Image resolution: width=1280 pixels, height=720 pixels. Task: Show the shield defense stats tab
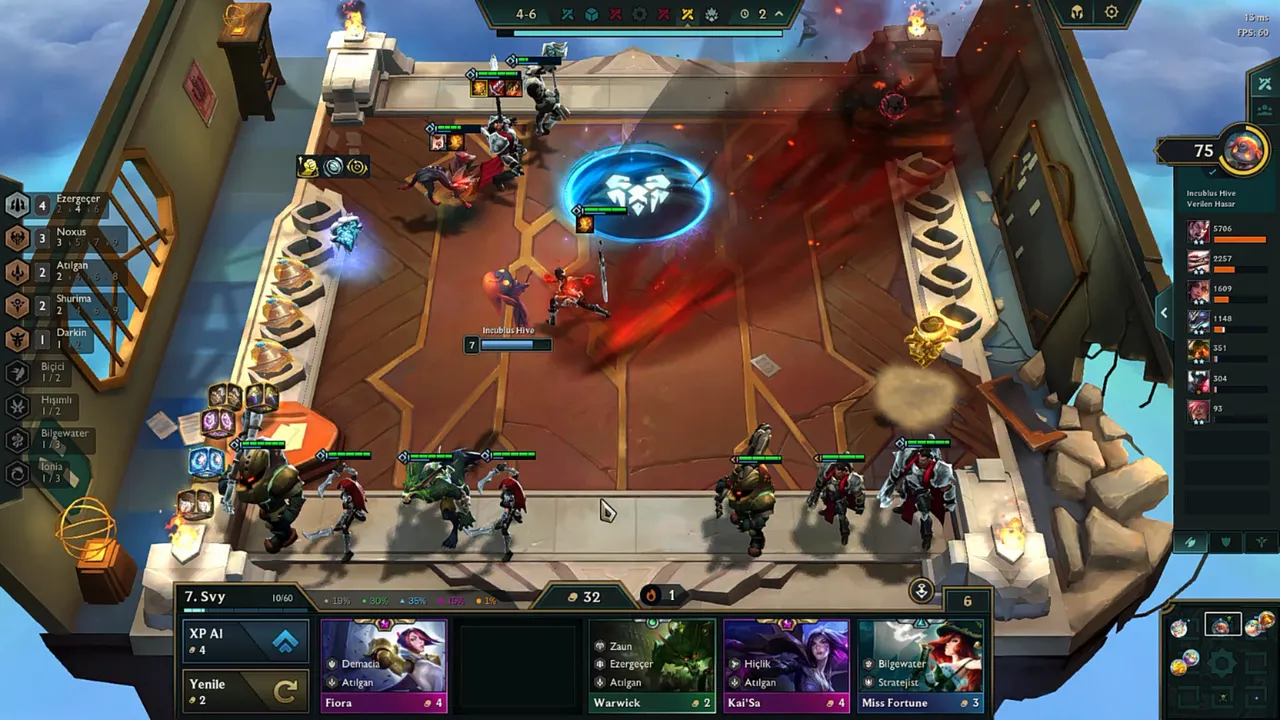(1226, 542)
